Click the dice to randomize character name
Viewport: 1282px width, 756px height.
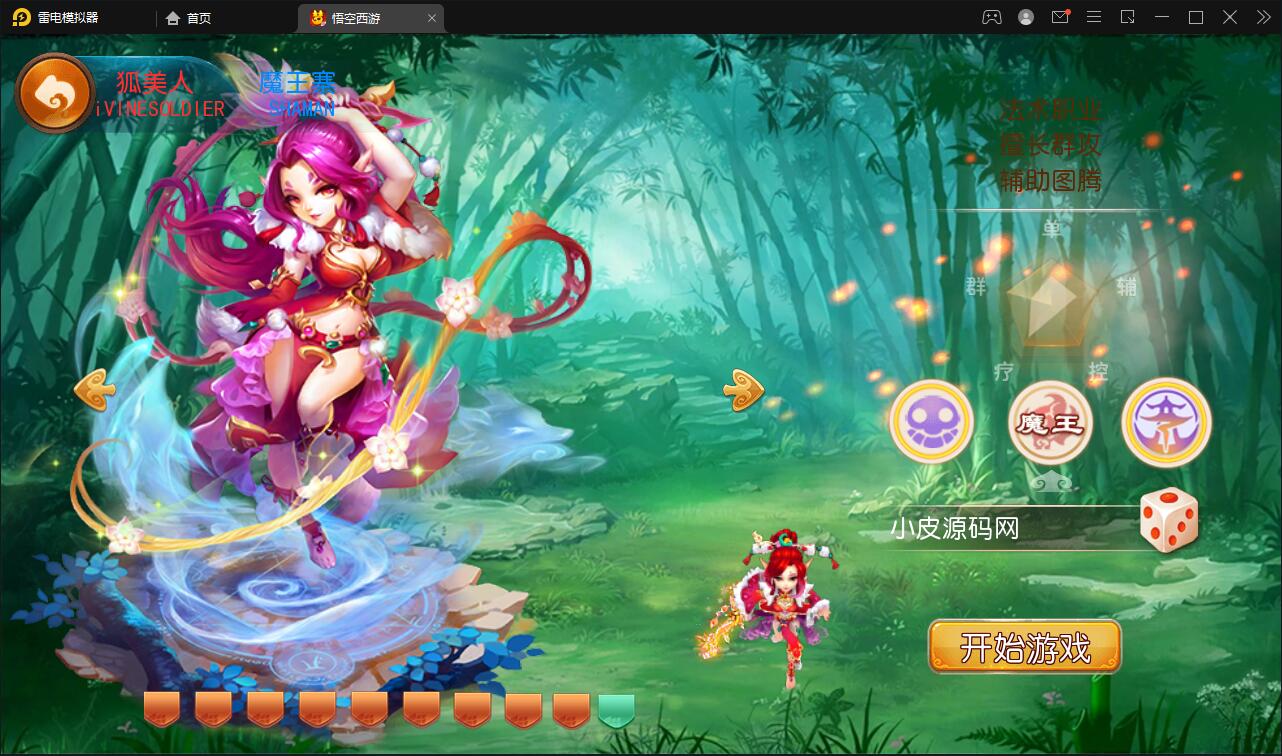pyautogui.click(x=1172, y=520)
